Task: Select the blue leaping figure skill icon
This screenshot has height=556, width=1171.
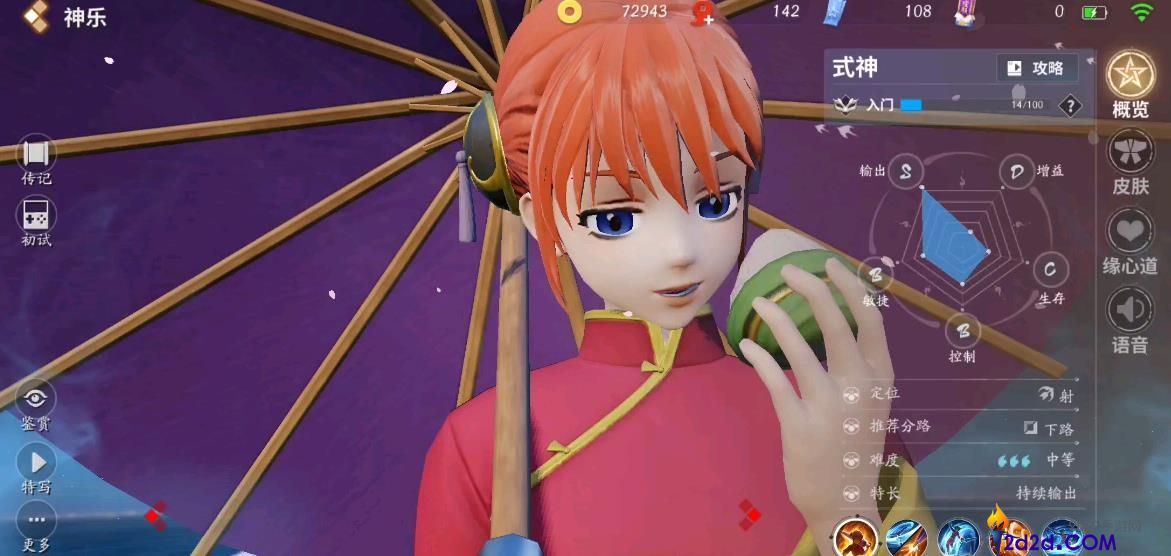Action: click(957, 538)
